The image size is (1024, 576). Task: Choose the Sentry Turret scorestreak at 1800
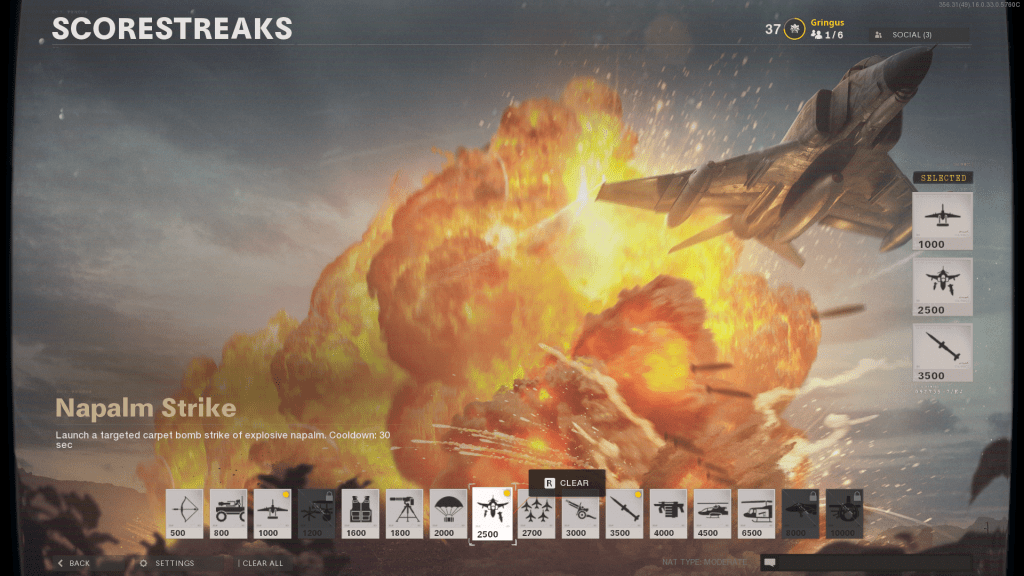404,513
